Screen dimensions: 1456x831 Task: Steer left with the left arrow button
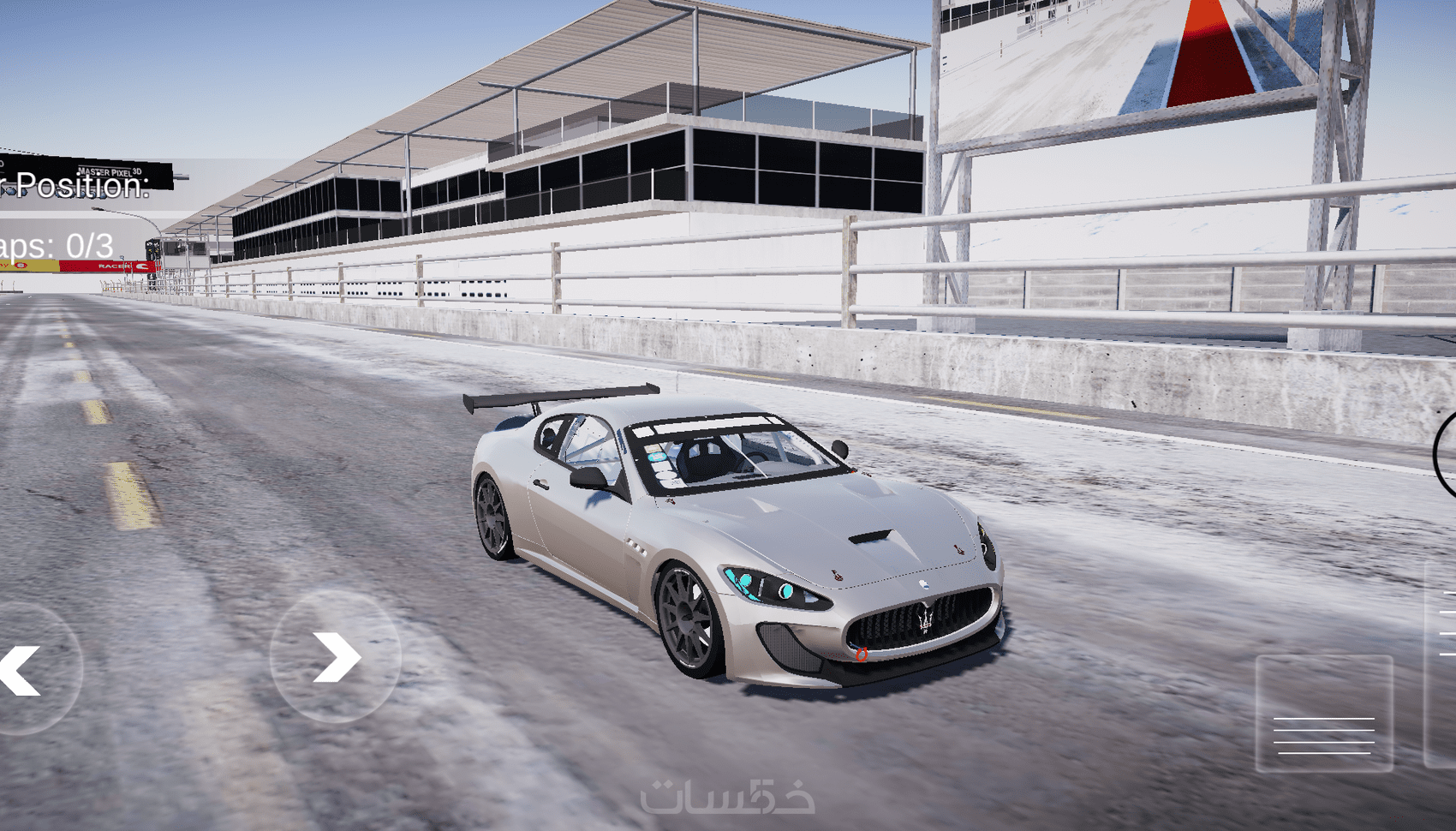tap(26, 669)
